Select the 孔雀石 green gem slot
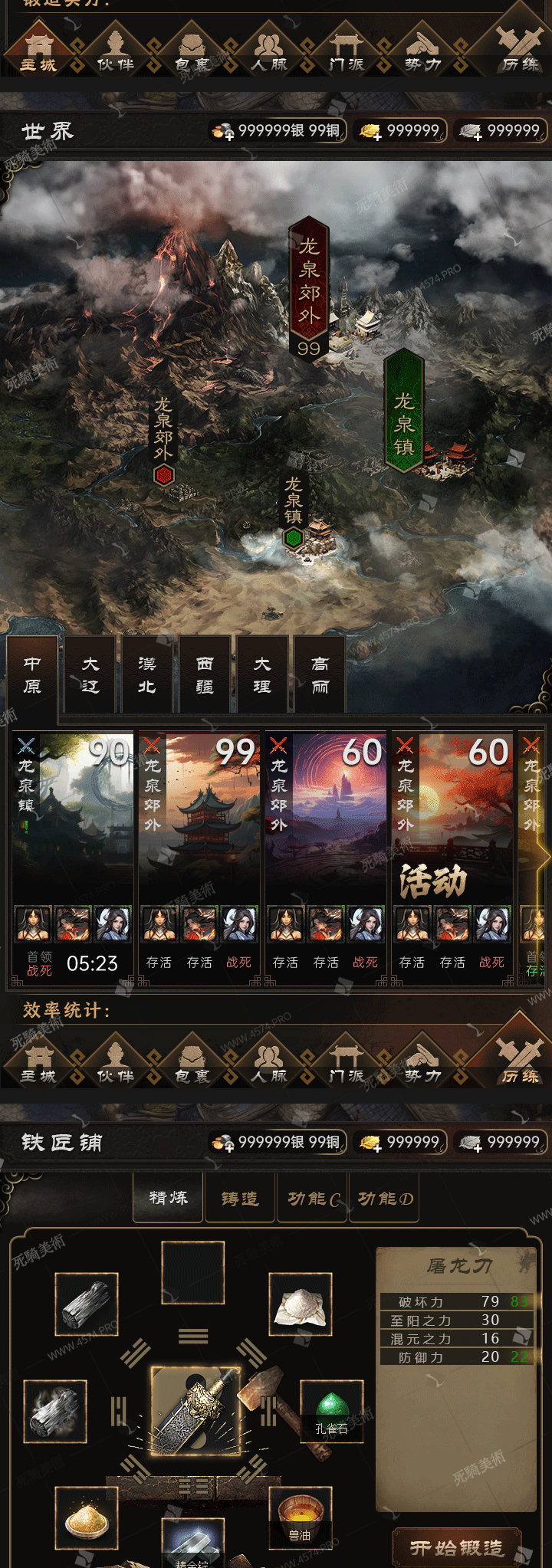 pyautogui.click(x=331, y=1411)
